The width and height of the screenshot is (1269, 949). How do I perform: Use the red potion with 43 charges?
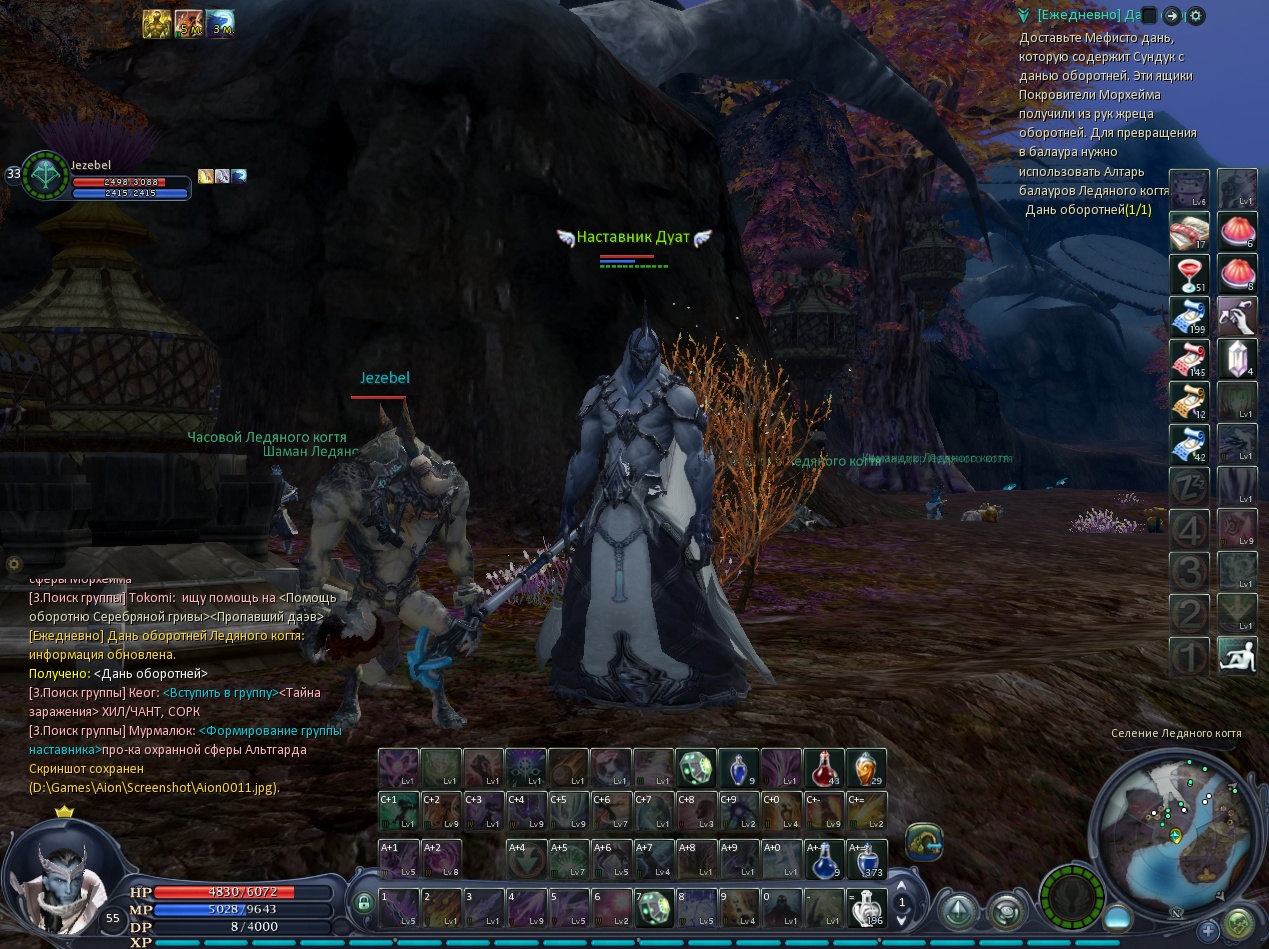[x=824, y=768]
